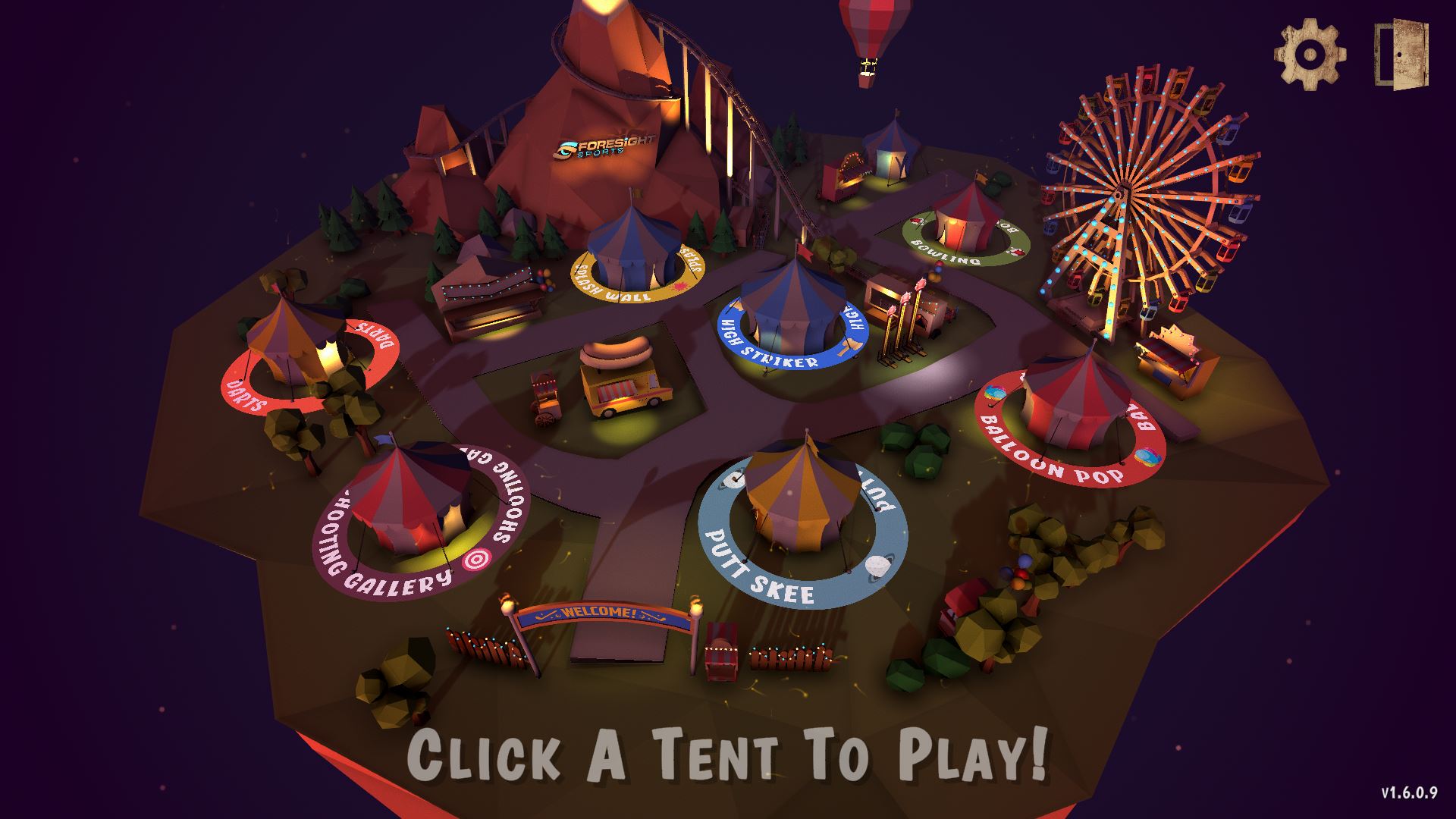The width and height of the screenshot is (1456, 819).
Task: Start the Bowling tent game
Action: (x=965, y=216)
